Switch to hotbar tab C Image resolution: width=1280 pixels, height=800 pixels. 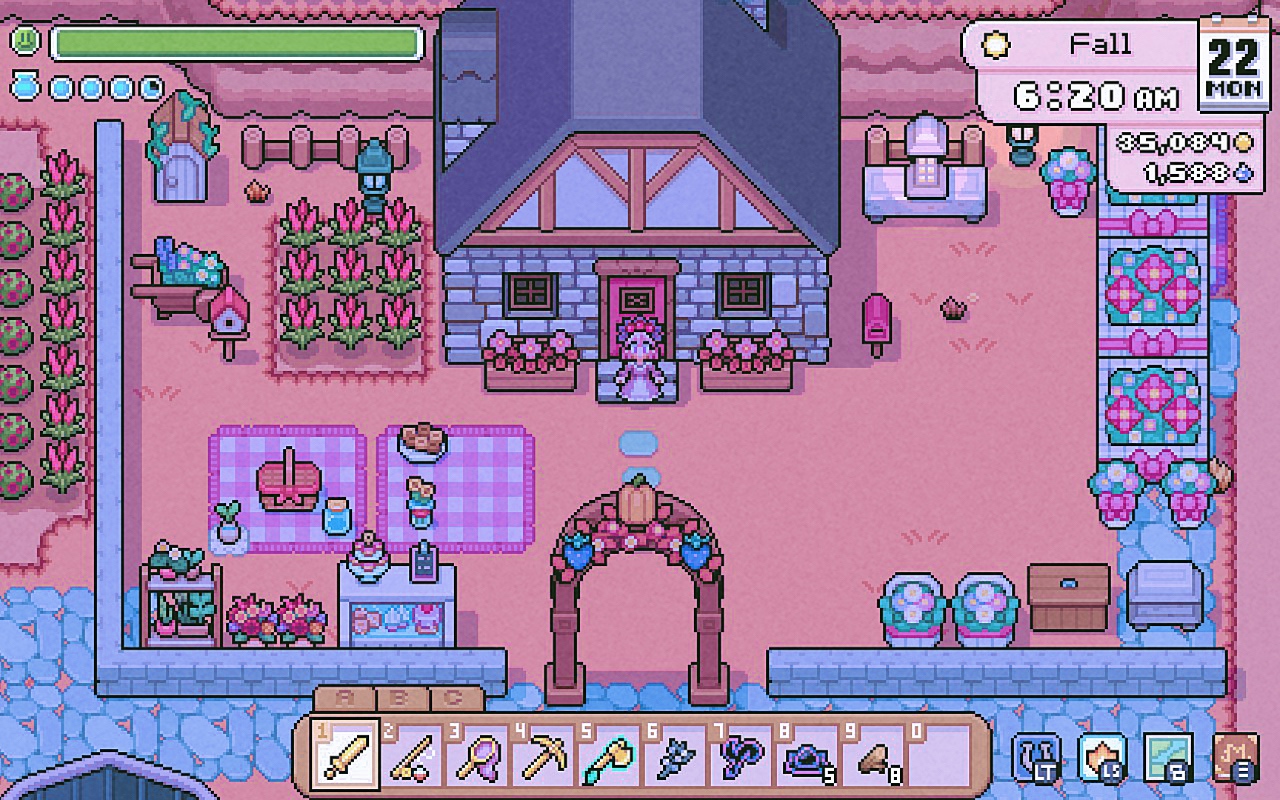(x=454, y=699)
